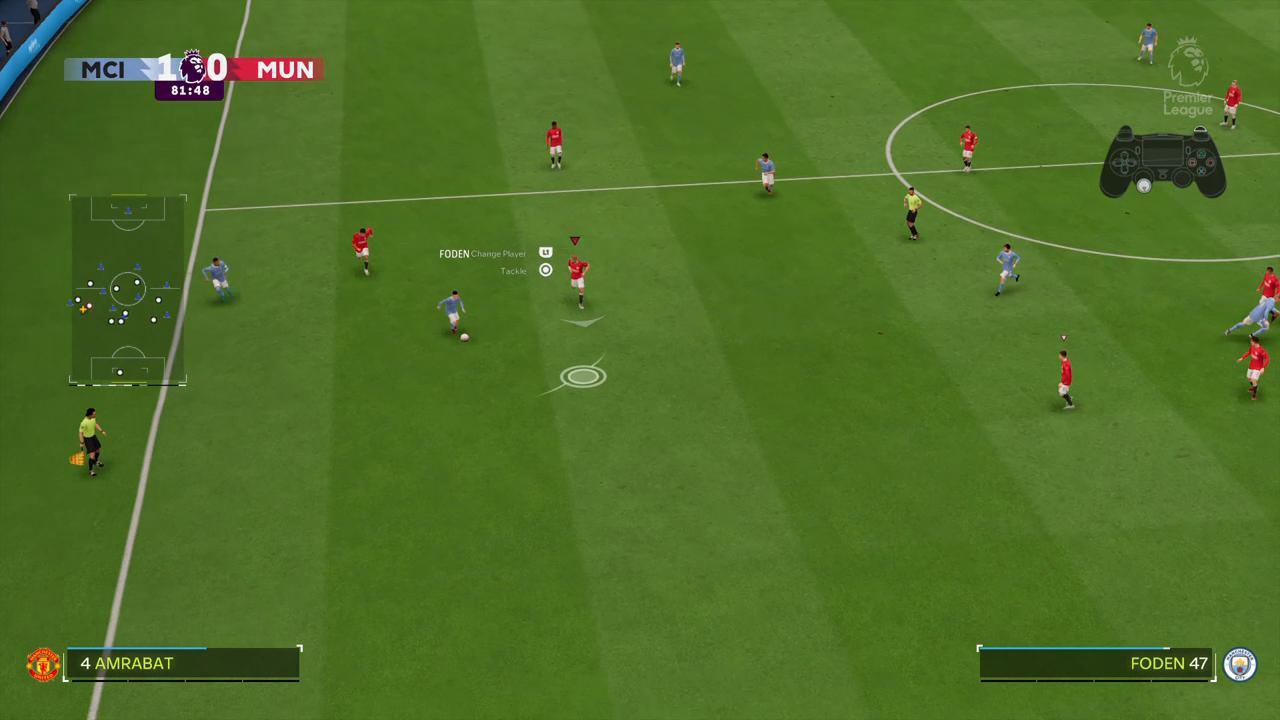Select the Manchester City crest near Foden

(x=1241, y=664)
